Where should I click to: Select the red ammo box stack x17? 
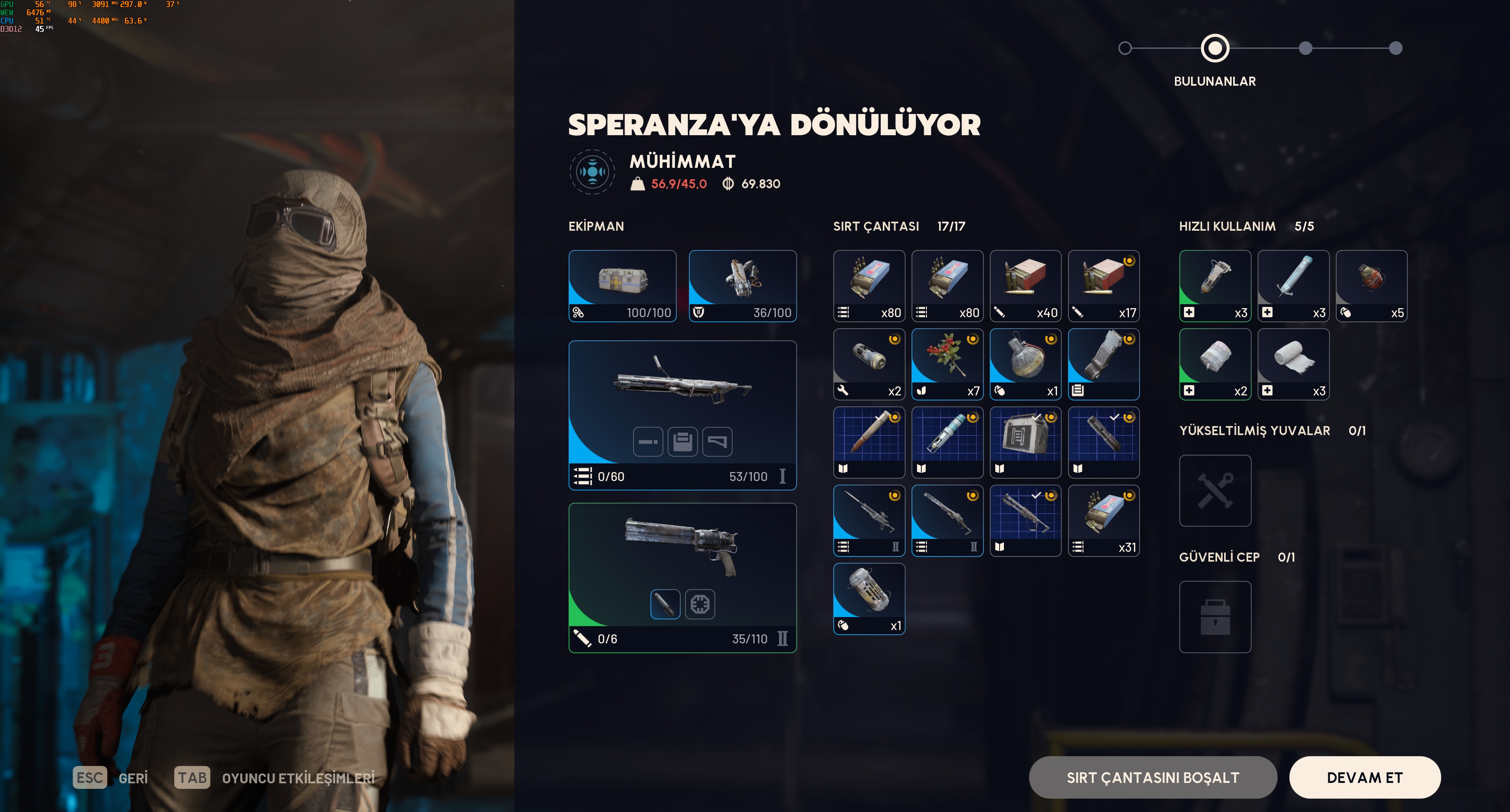[x=1103, y=286]
